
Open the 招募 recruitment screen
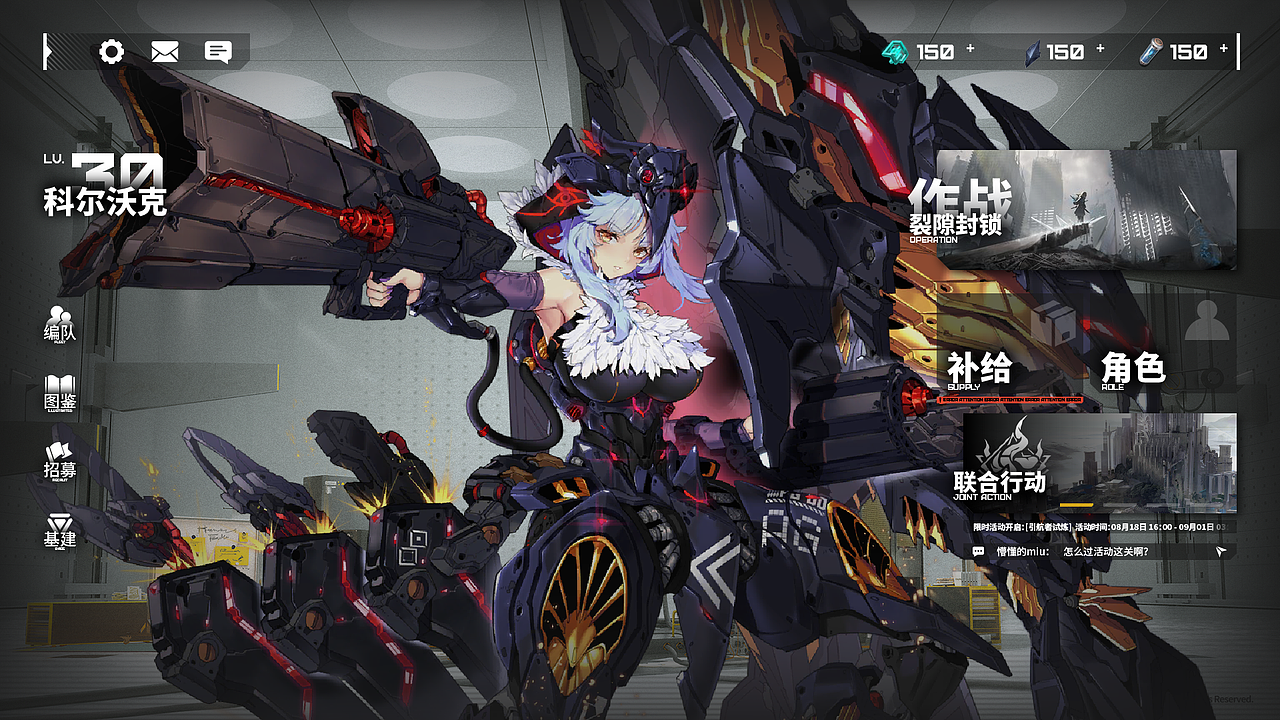click(x=60, y=462)
